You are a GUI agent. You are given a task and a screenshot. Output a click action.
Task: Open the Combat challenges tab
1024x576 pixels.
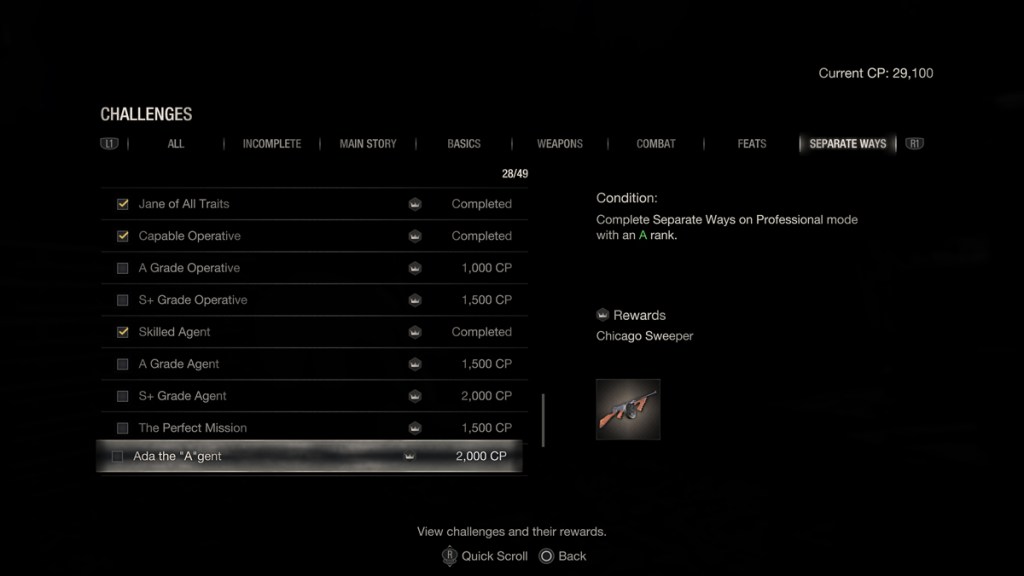pos(656,144)
